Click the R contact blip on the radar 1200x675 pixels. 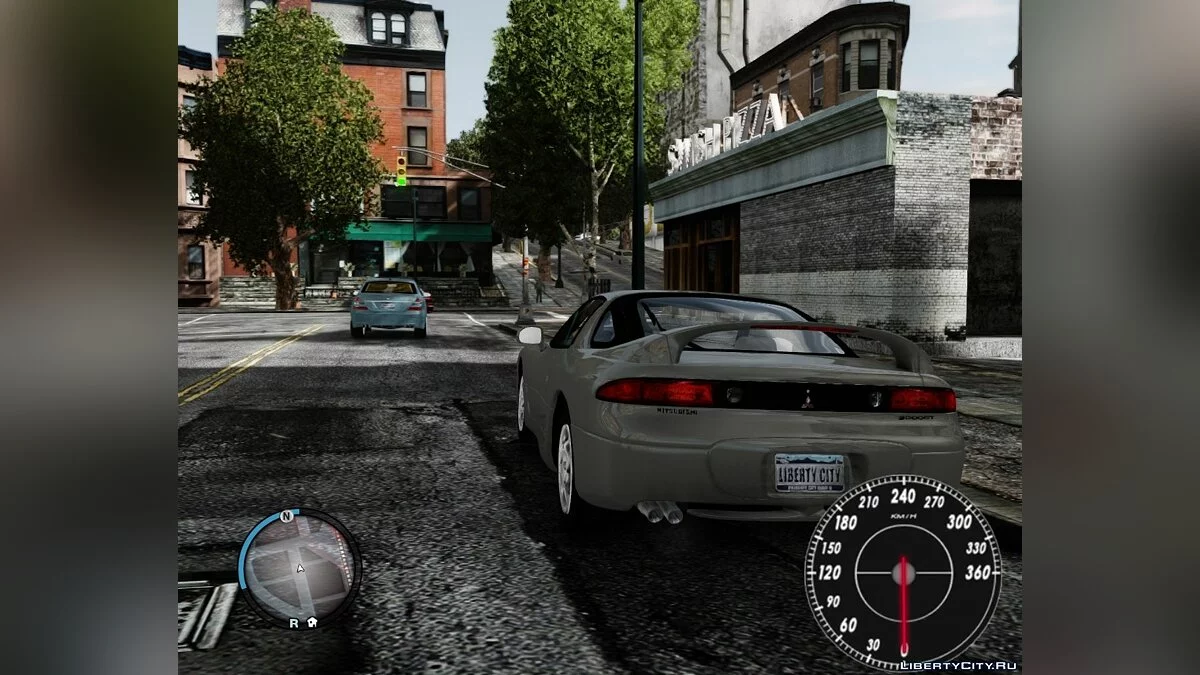[x=293, y=622]
